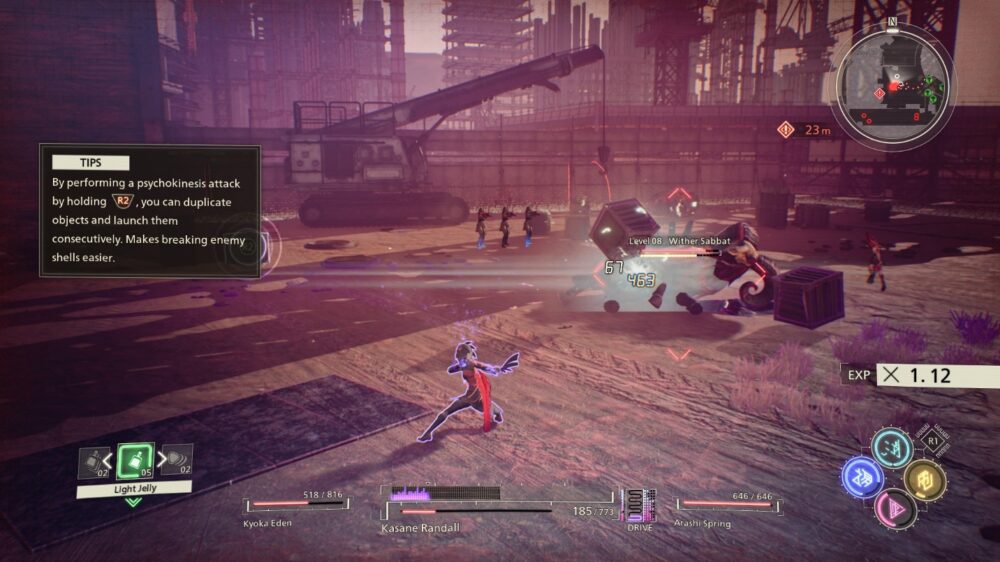Select the highlighted Light Jelly item slot
Screen dimensions: 1000x562
coord(134,461)
